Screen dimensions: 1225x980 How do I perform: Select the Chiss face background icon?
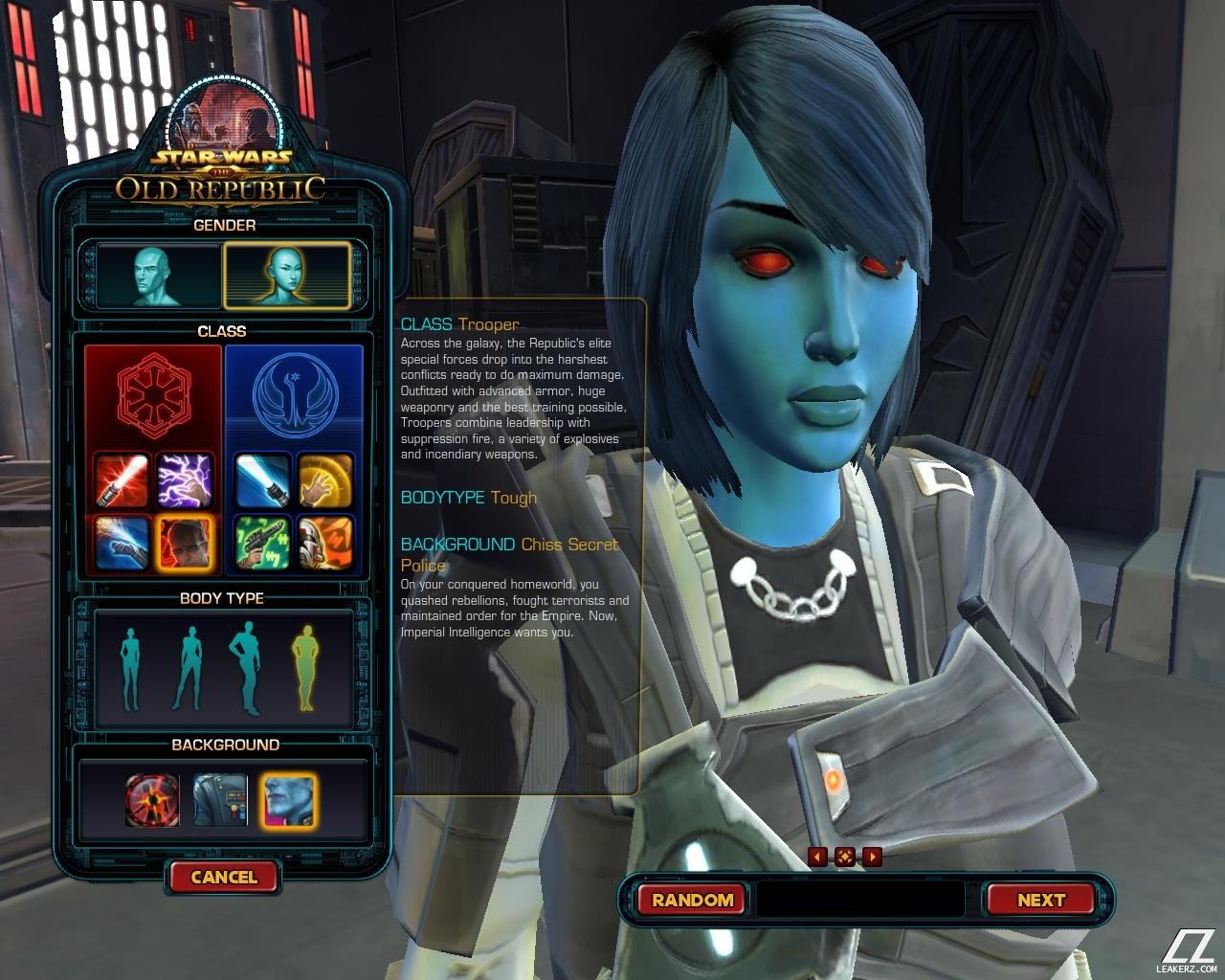(x=289, y=800)
